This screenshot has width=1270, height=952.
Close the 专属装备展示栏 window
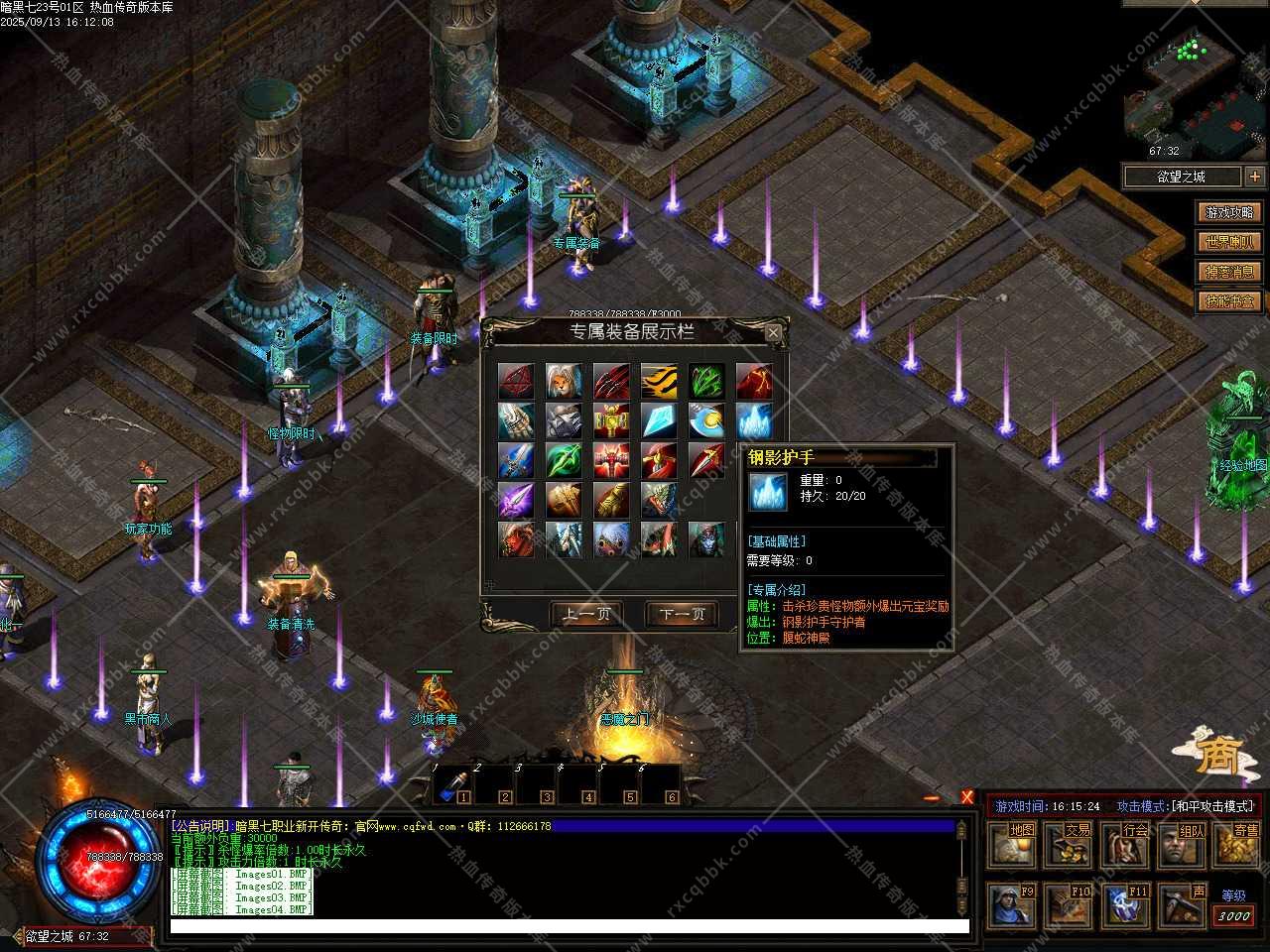click(773, 333)
